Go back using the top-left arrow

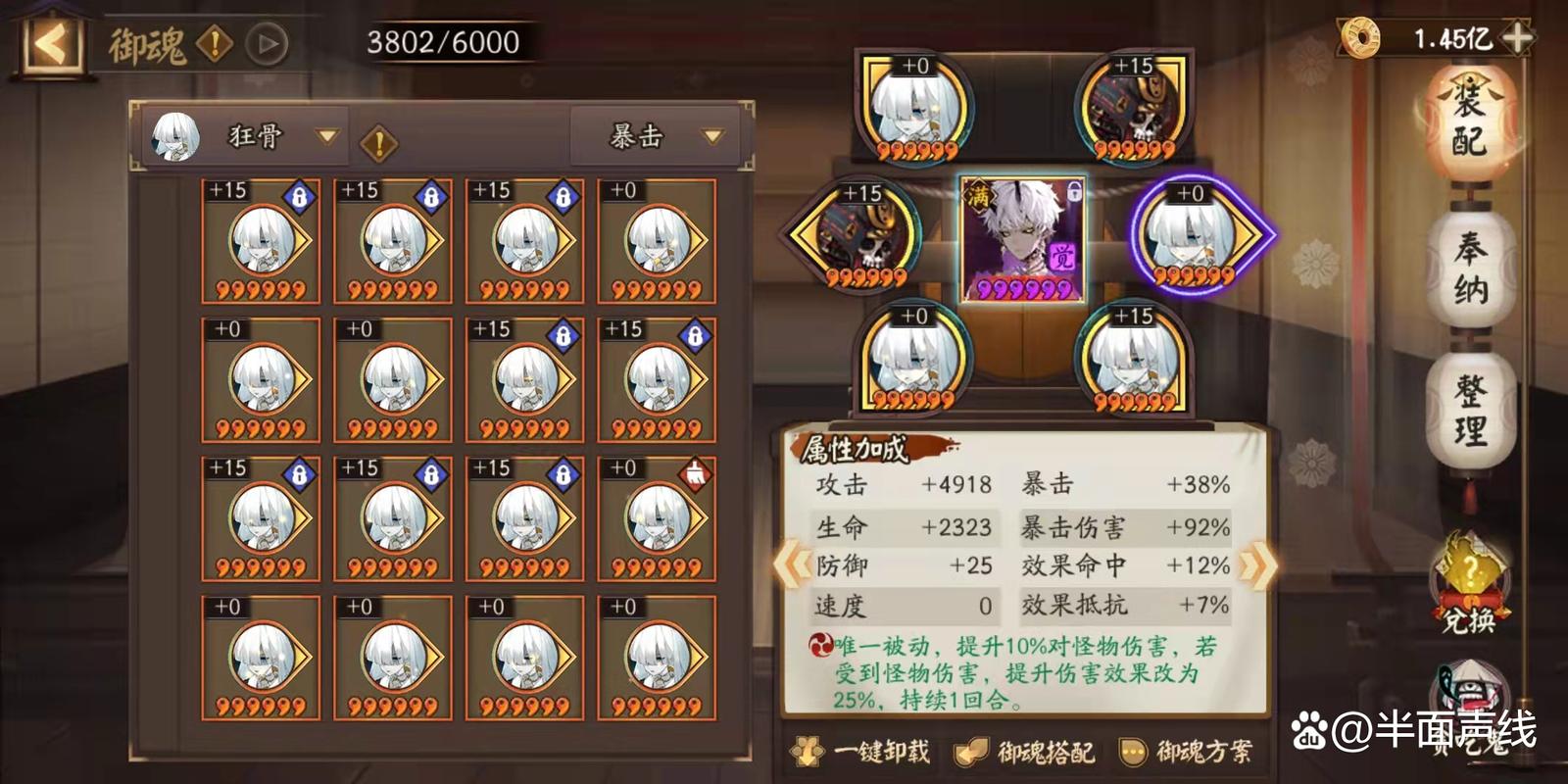click(x=51, y=44)
